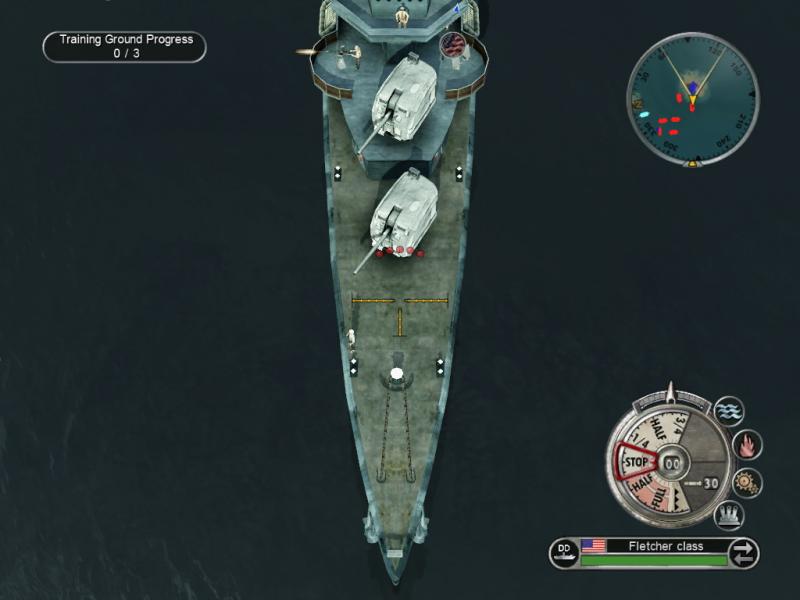
Task: Select the Fletcher class name label
Action: point(665,546)
